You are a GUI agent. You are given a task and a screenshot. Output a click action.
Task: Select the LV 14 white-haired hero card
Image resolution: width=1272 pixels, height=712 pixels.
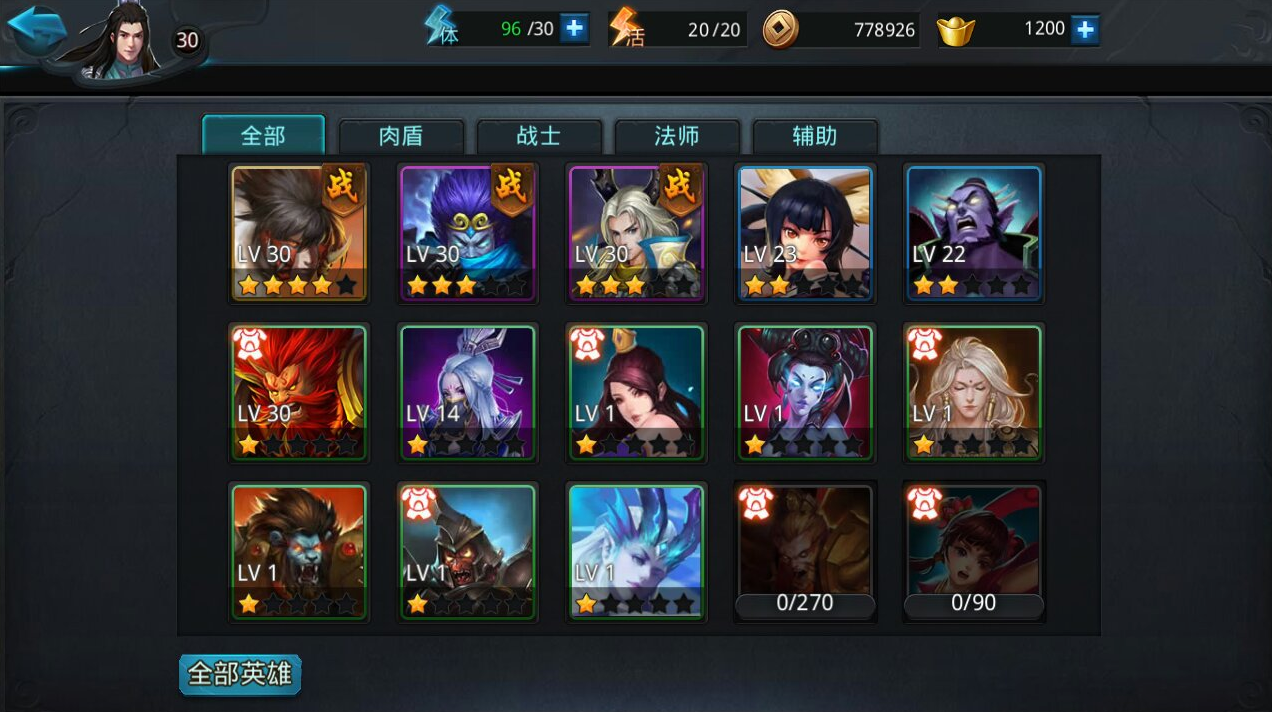pos(467,393)
